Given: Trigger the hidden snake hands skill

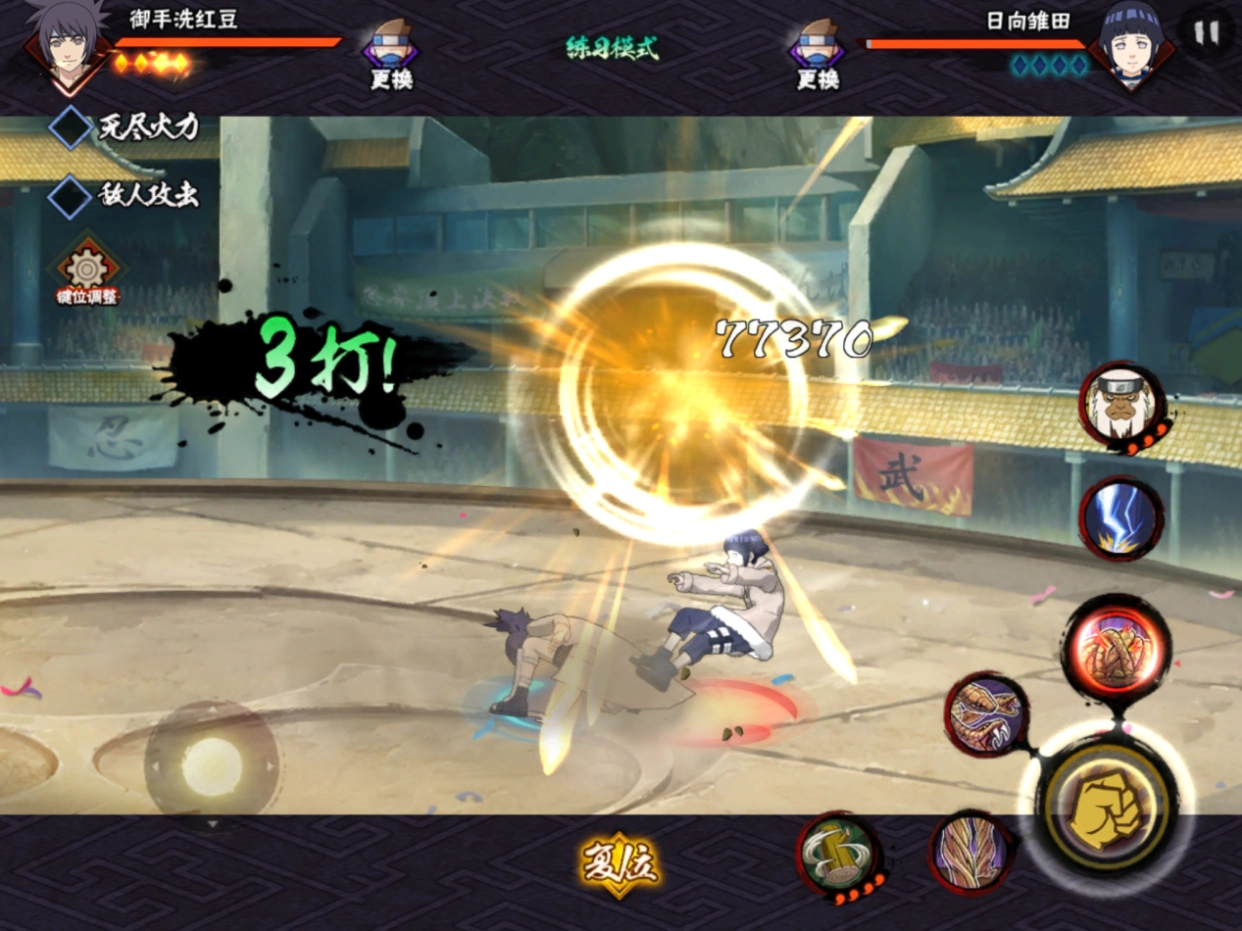Looking at the screenshot, I should coord(970,853).
